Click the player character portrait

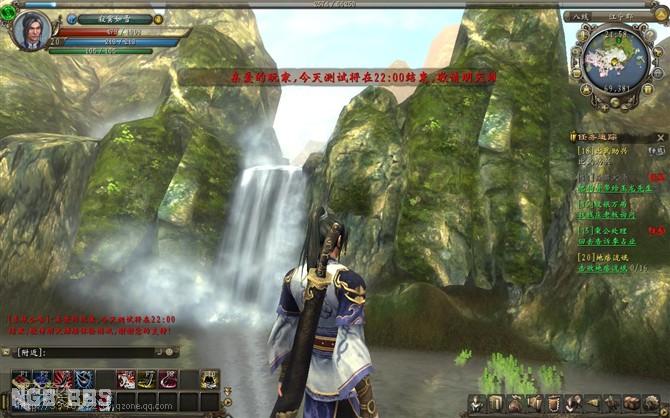pos(31,29)
